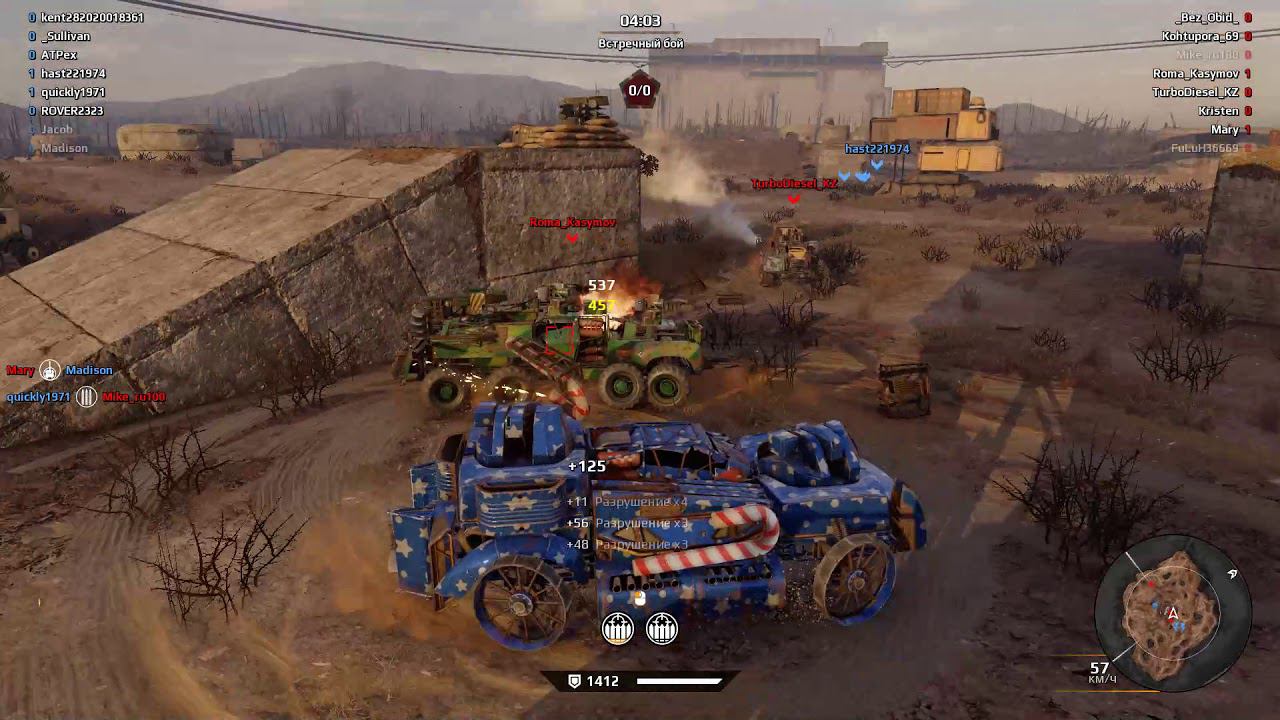1280x720 pixels.
Task: Pick Jacob from the team list
Action: 57,129
